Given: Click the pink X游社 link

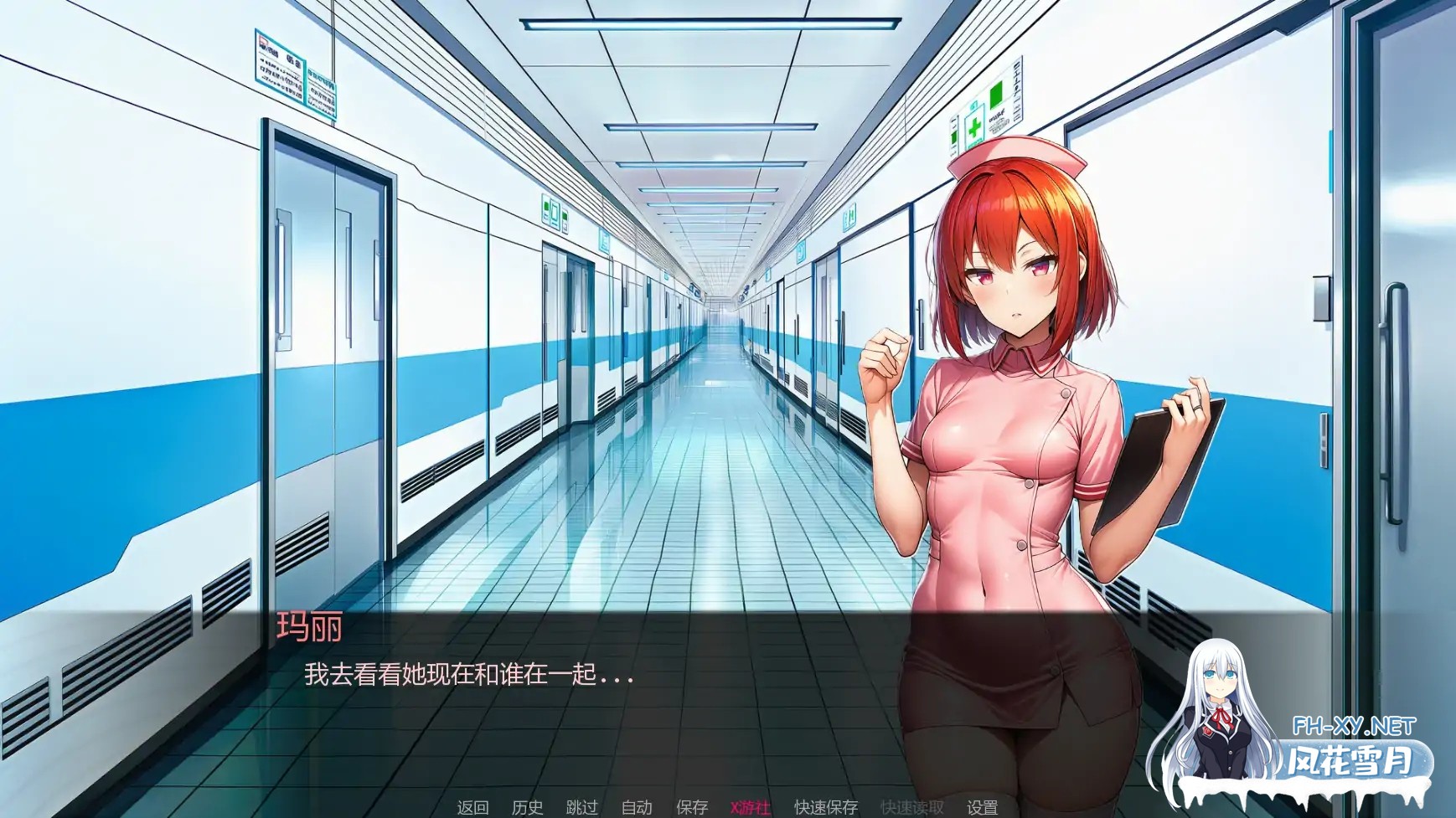Looking at the screenshot, I should [x=750, y=808].
